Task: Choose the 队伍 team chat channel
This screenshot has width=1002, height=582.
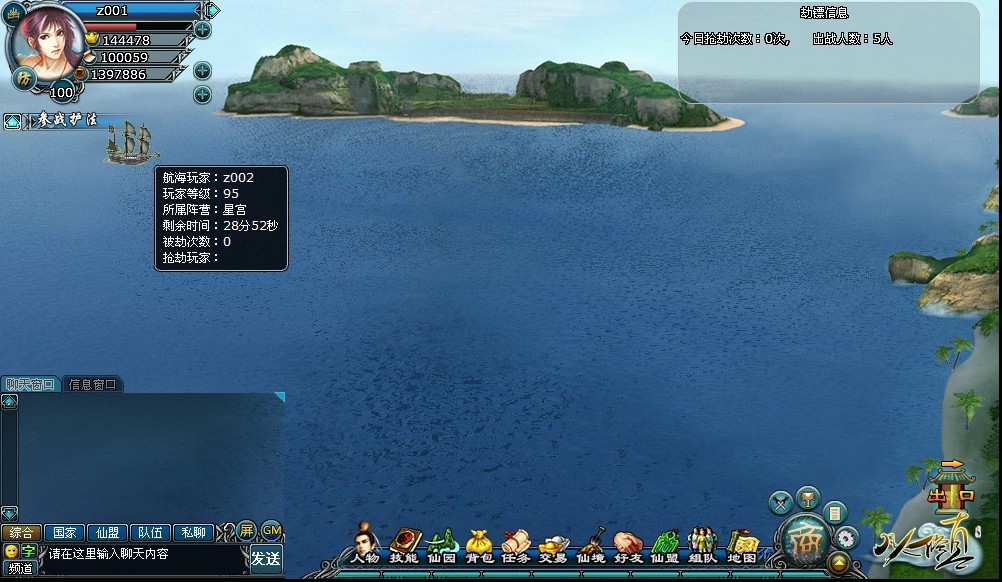Action: (151, 532)
